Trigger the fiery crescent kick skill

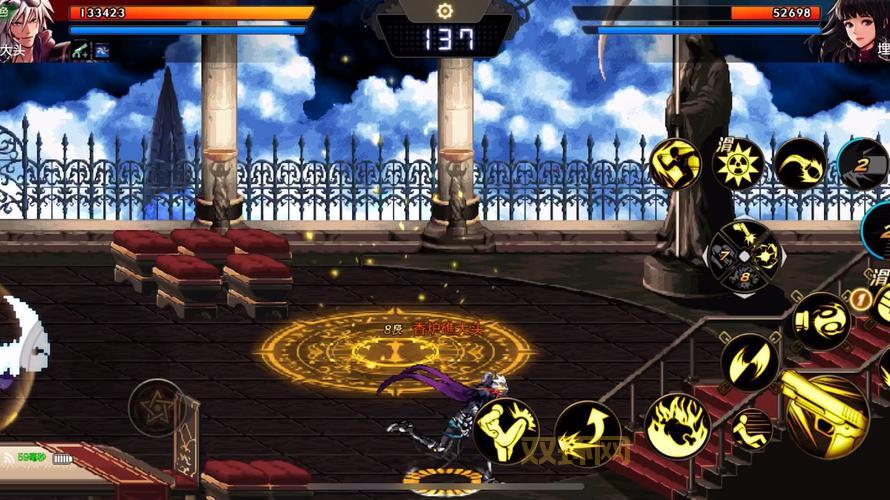click(800, 164)
